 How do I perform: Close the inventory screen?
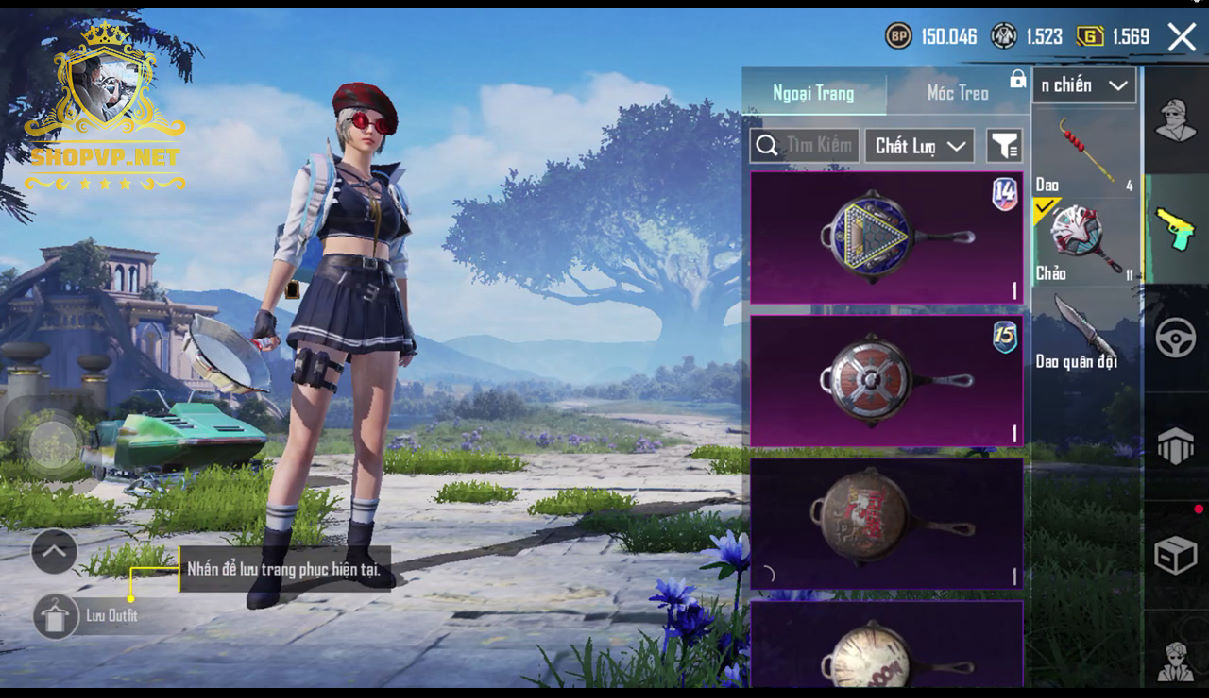pos(1181,38)
